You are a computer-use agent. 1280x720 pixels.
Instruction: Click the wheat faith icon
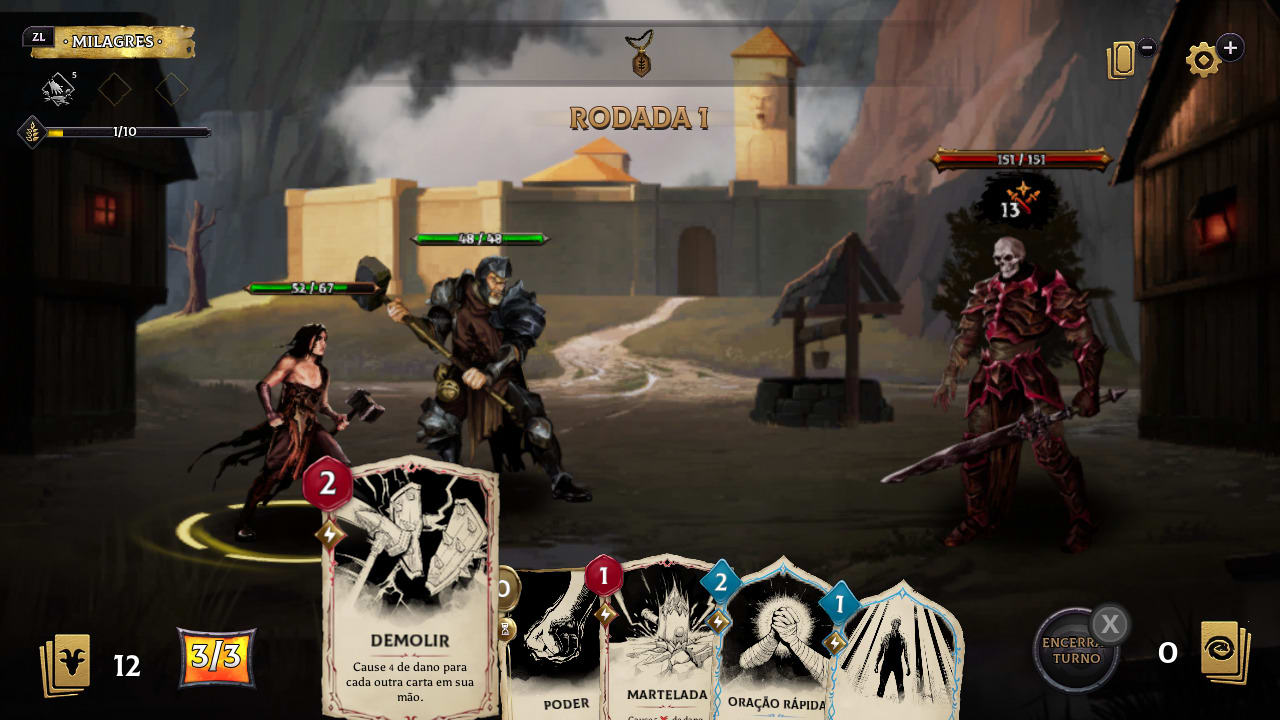(33, 132)
